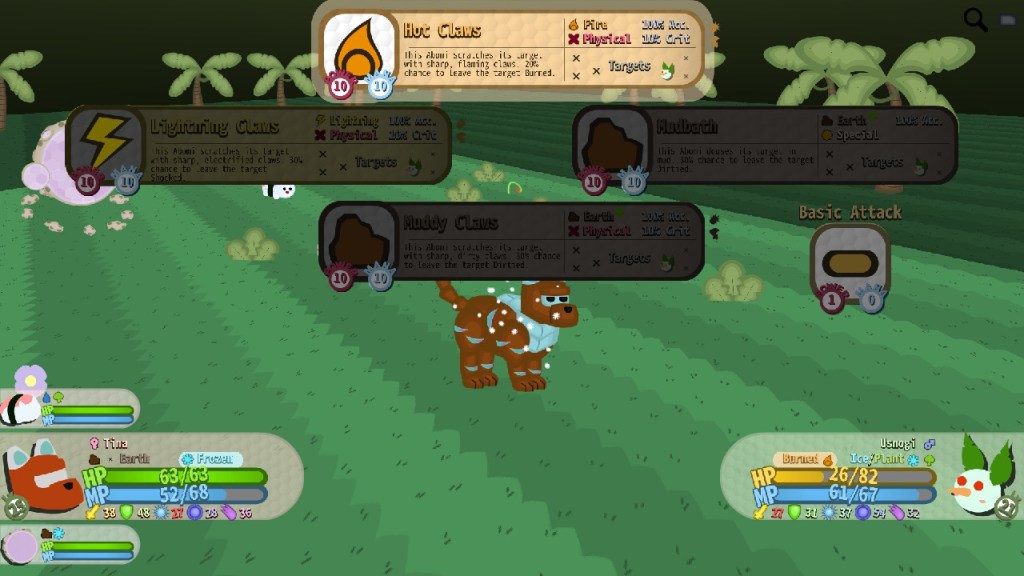Choose the Lightning Claws move card
The height and width of the screenshot is (576, 1024).
pyautogui.click(x=258, y=145)
